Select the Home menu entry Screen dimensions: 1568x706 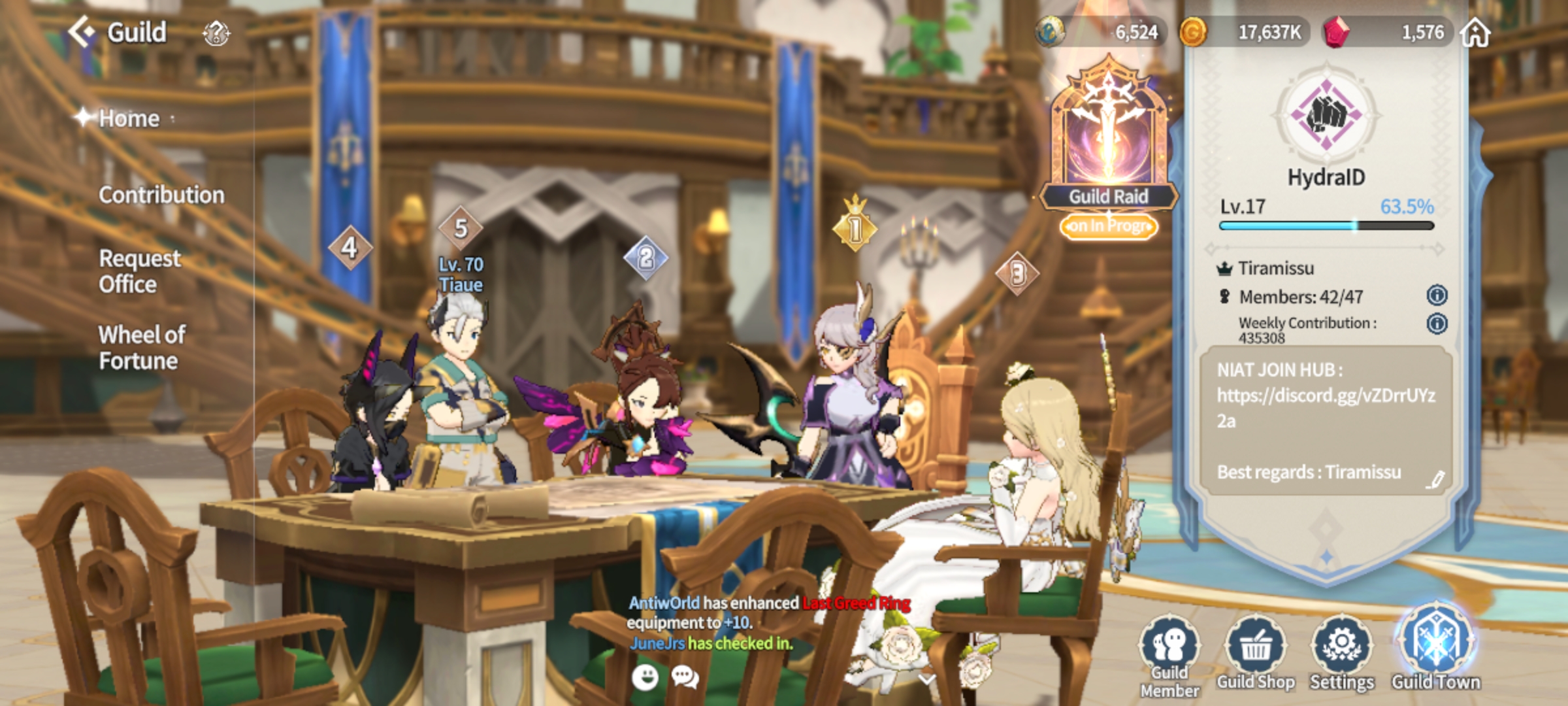[x=129, y=118]
